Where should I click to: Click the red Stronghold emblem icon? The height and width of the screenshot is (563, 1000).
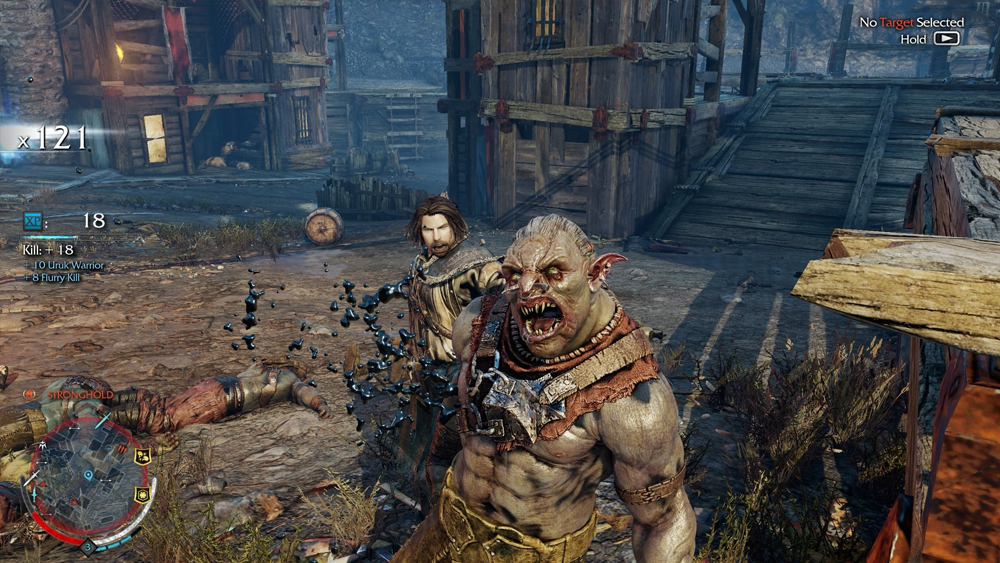point(30,394)
